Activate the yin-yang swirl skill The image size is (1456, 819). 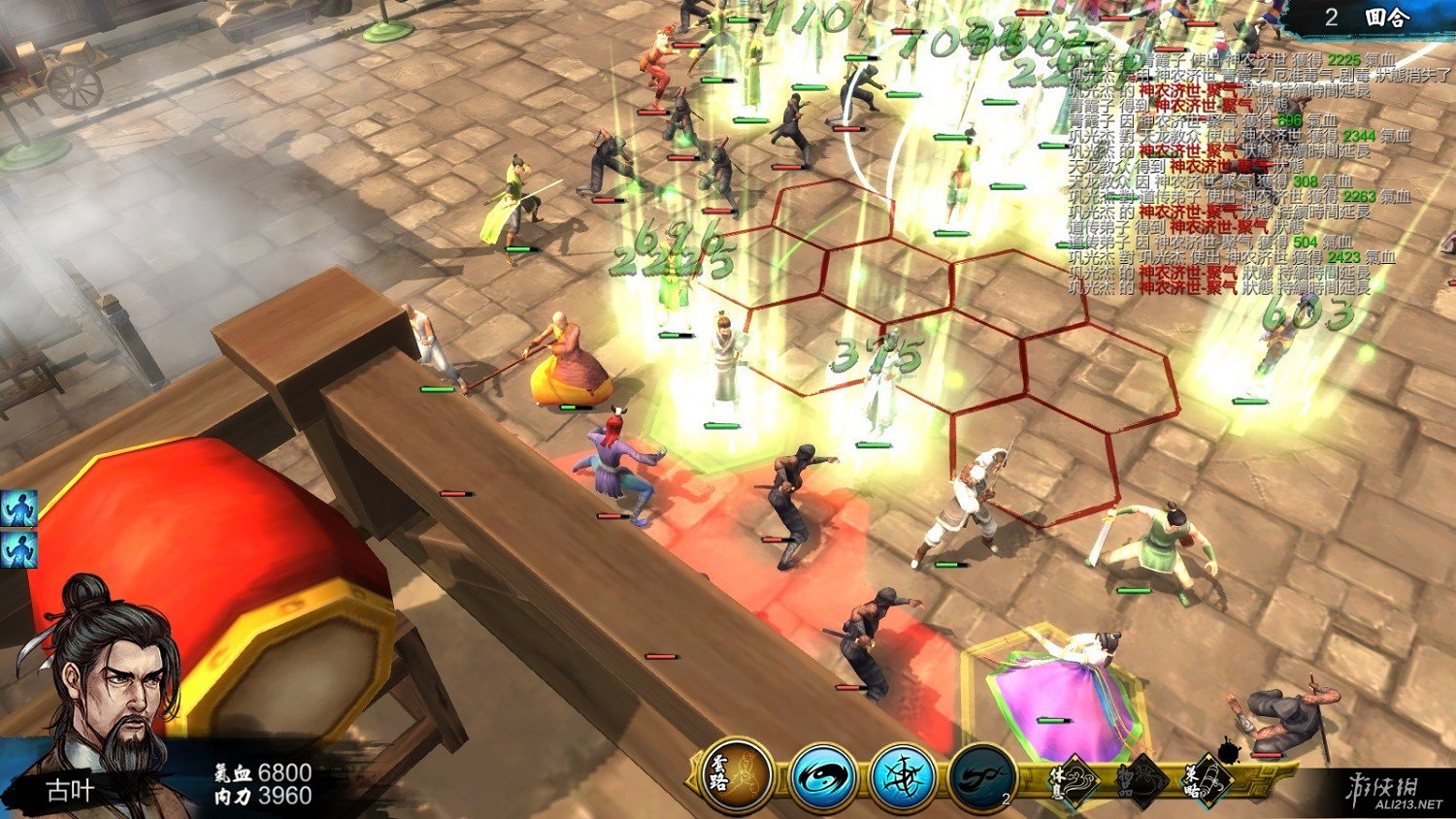coord(822,778)
